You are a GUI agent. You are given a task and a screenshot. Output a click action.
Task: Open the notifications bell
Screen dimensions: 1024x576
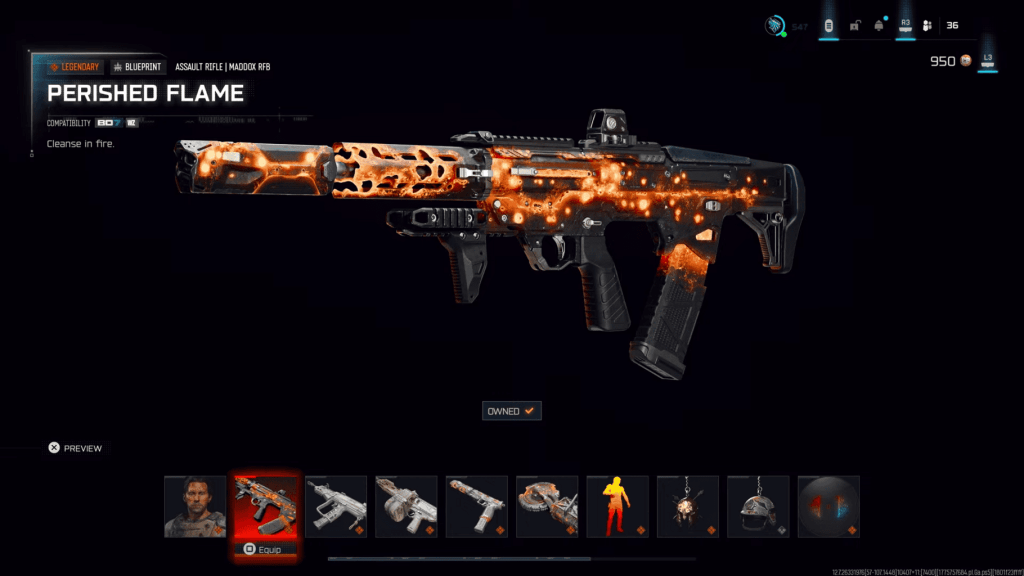click(879, 26)
